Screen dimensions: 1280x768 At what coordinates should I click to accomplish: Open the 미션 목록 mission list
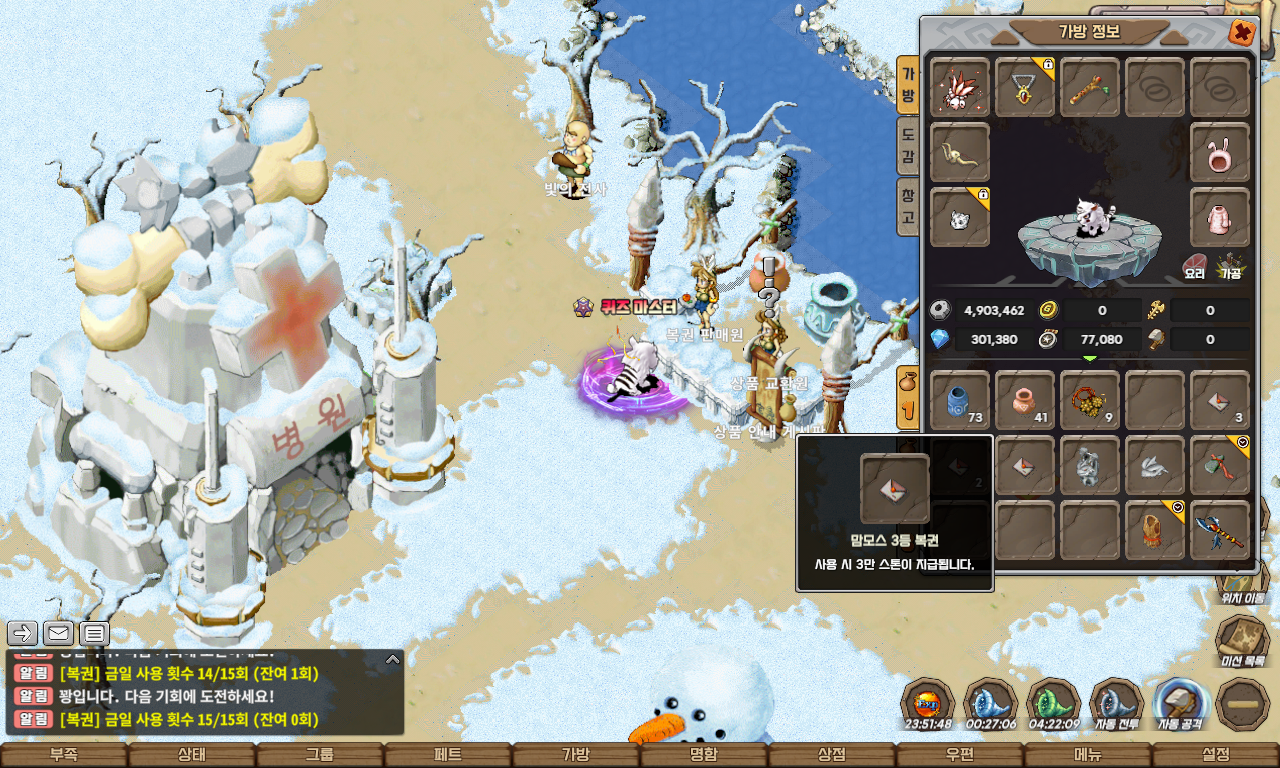(x=1241, y=640)
